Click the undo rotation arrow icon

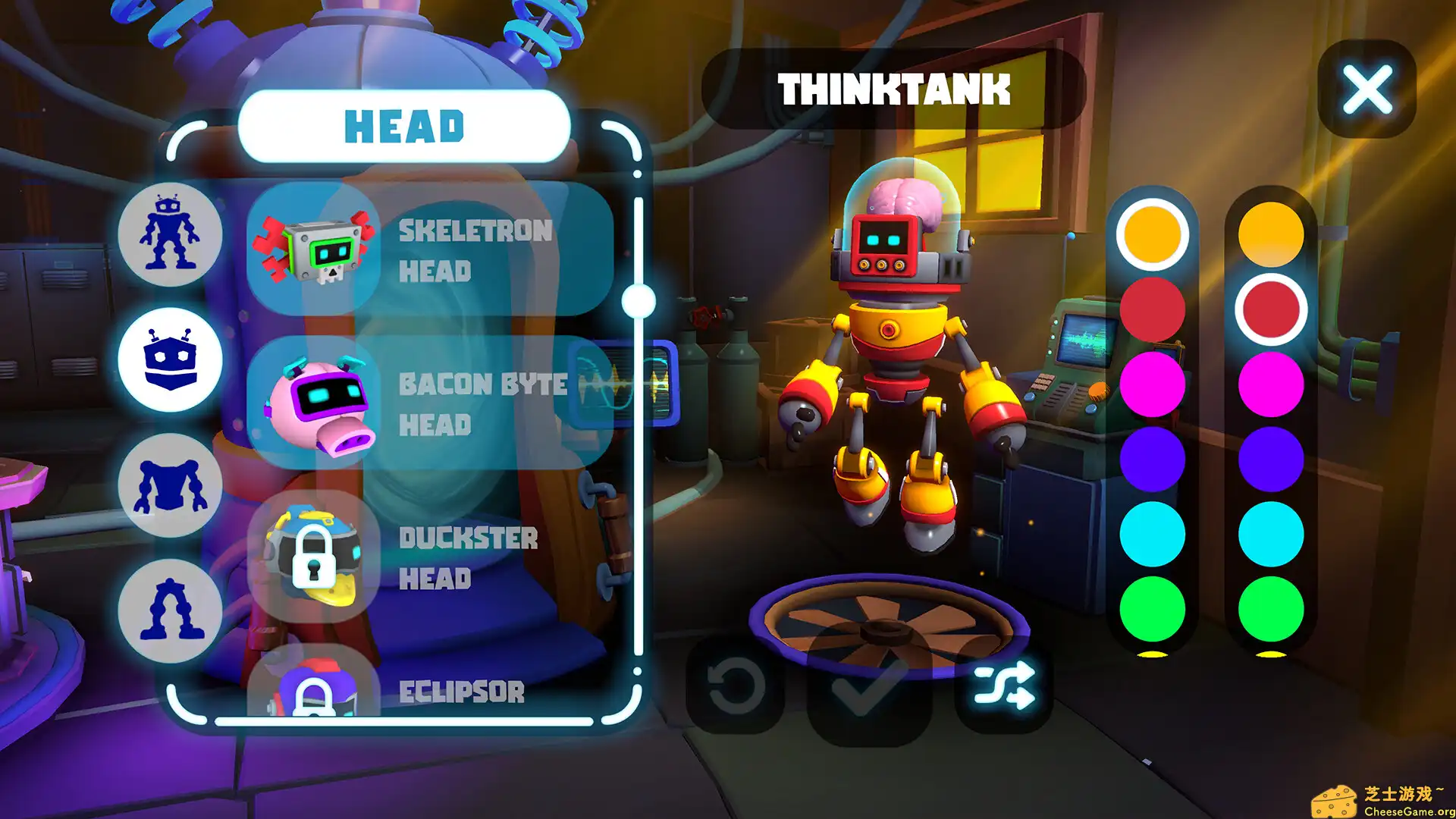click(x=734, y=686)
